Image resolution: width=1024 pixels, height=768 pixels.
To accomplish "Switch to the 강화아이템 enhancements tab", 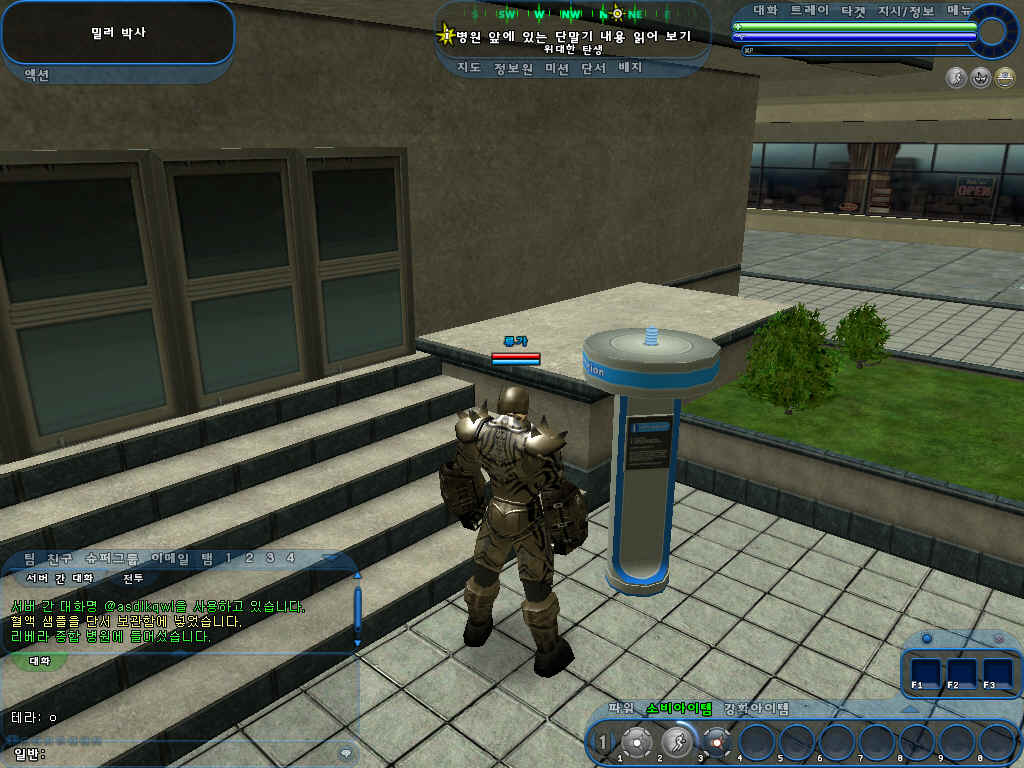I will point(756,709).
